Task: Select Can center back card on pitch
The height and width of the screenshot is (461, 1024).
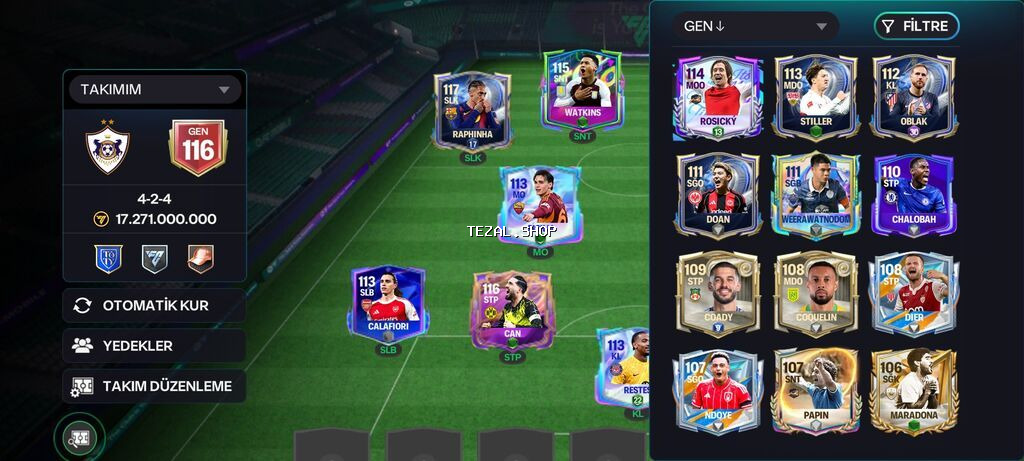Action: coord(512,310)
